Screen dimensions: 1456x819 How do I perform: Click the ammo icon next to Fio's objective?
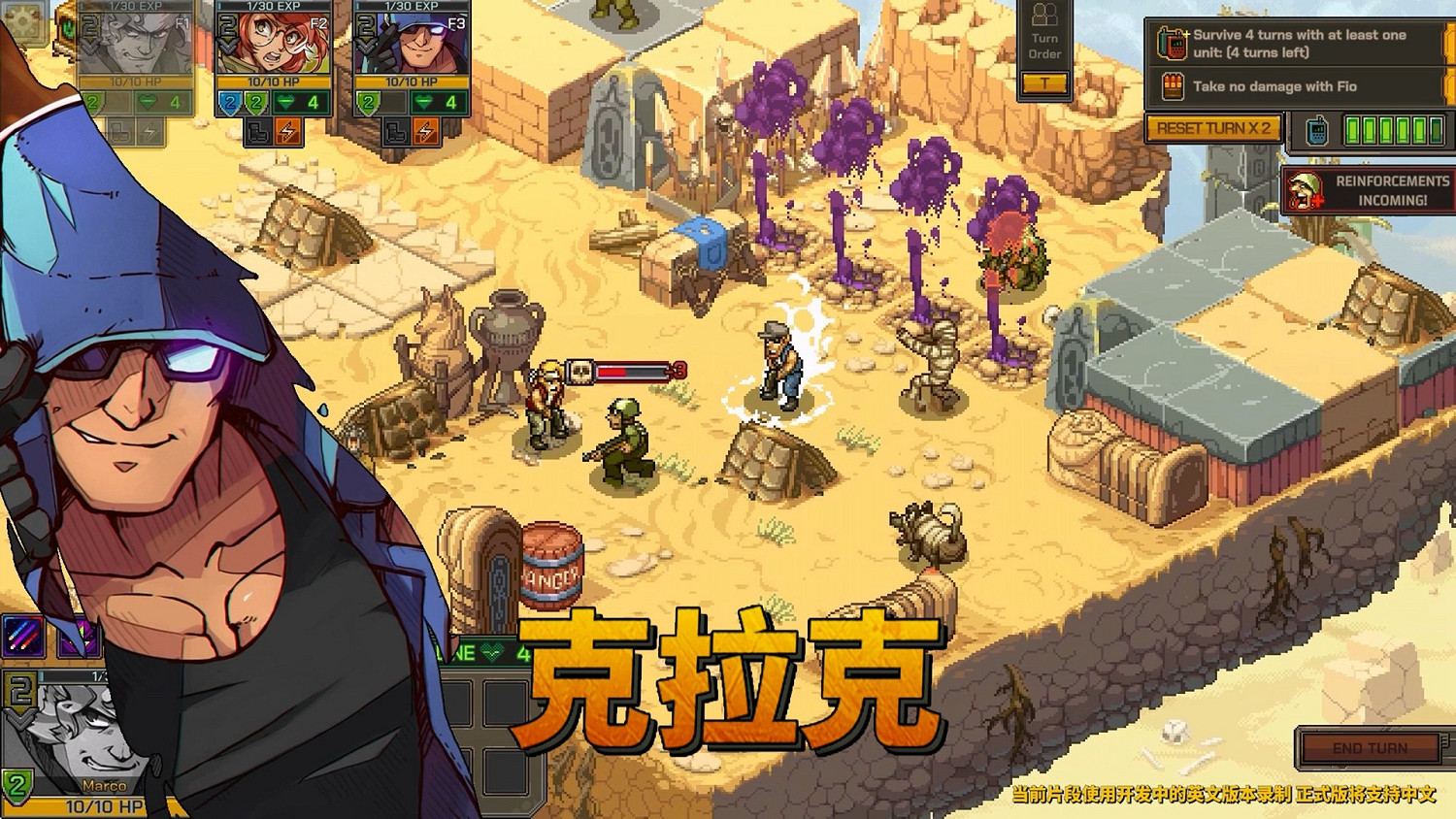1173,84
